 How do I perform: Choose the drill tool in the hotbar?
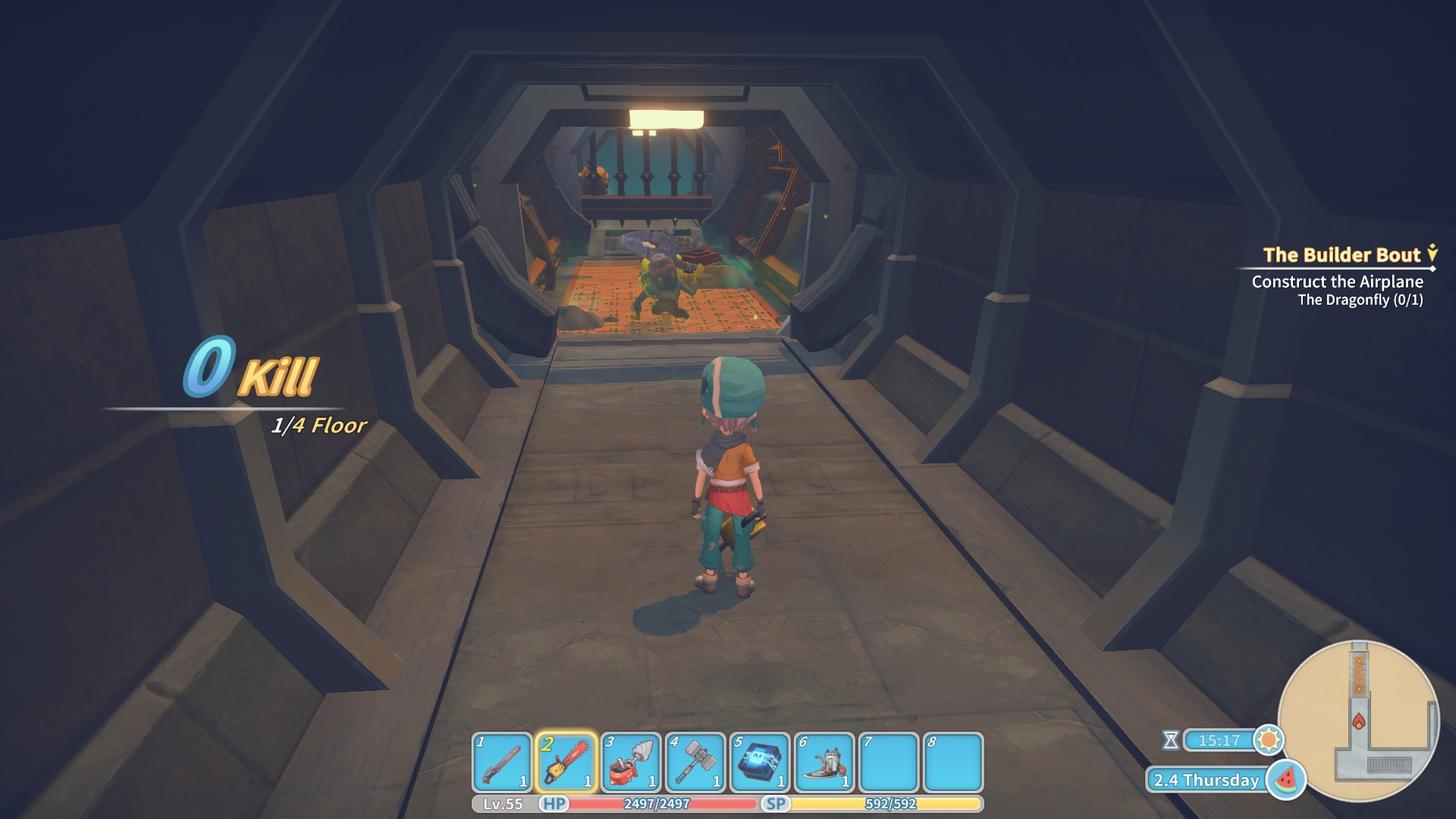pos(630,762)
